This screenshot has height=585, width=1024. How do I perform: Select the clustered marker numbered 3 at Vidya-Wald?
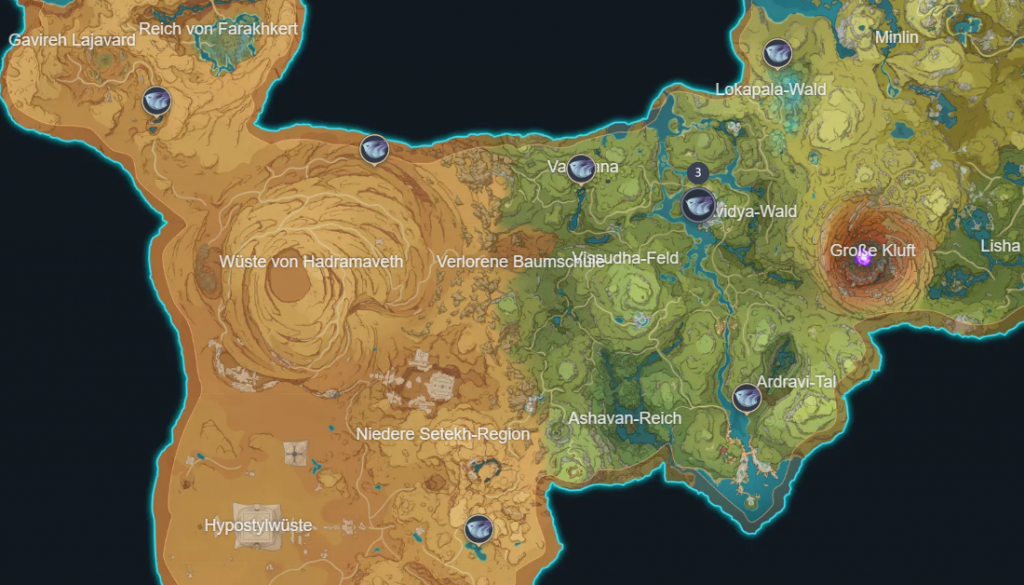(x=698, y=204)
